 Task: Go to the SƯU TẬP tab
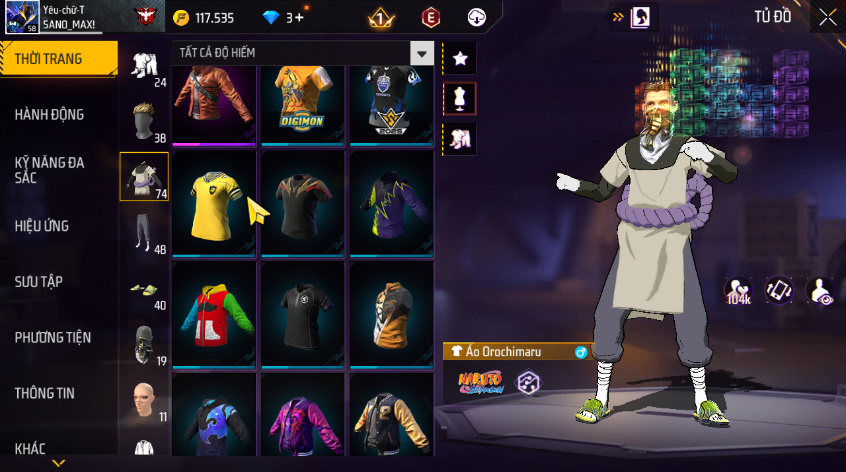[x=39, y=281]
